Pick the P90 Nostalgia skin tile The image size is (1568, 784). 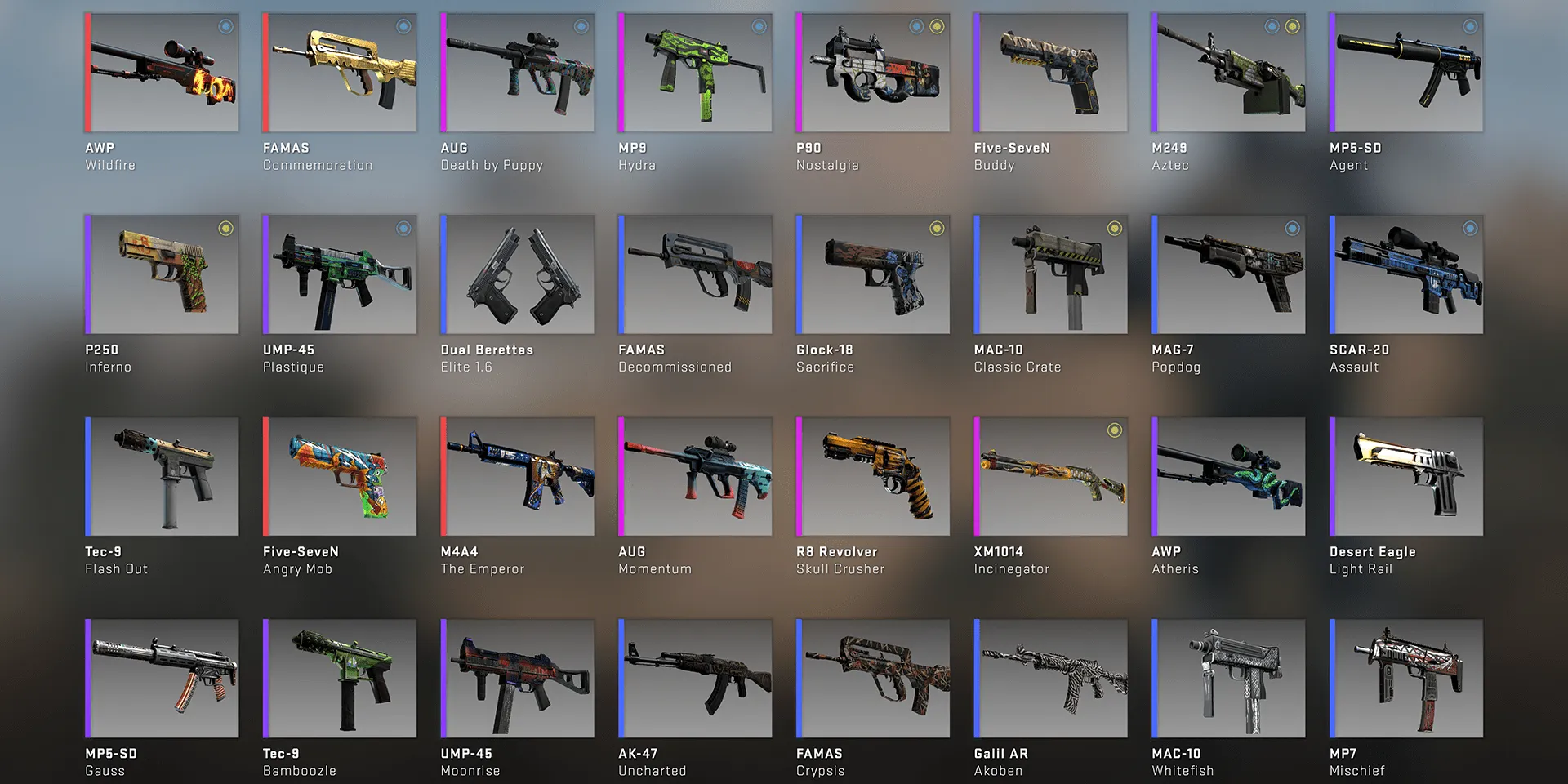[873, 73]
